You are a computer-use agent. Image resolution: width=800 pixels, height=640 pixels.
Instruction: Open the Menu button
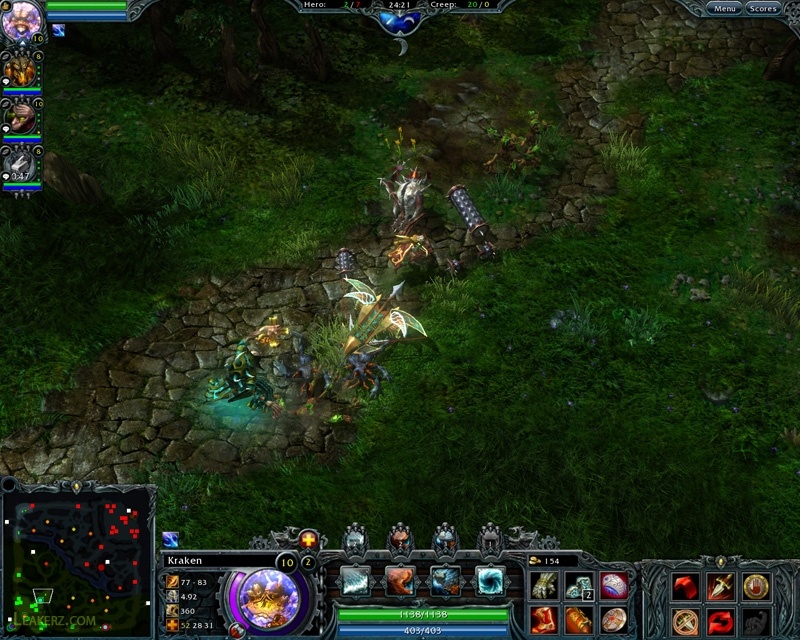coord(724,9)
